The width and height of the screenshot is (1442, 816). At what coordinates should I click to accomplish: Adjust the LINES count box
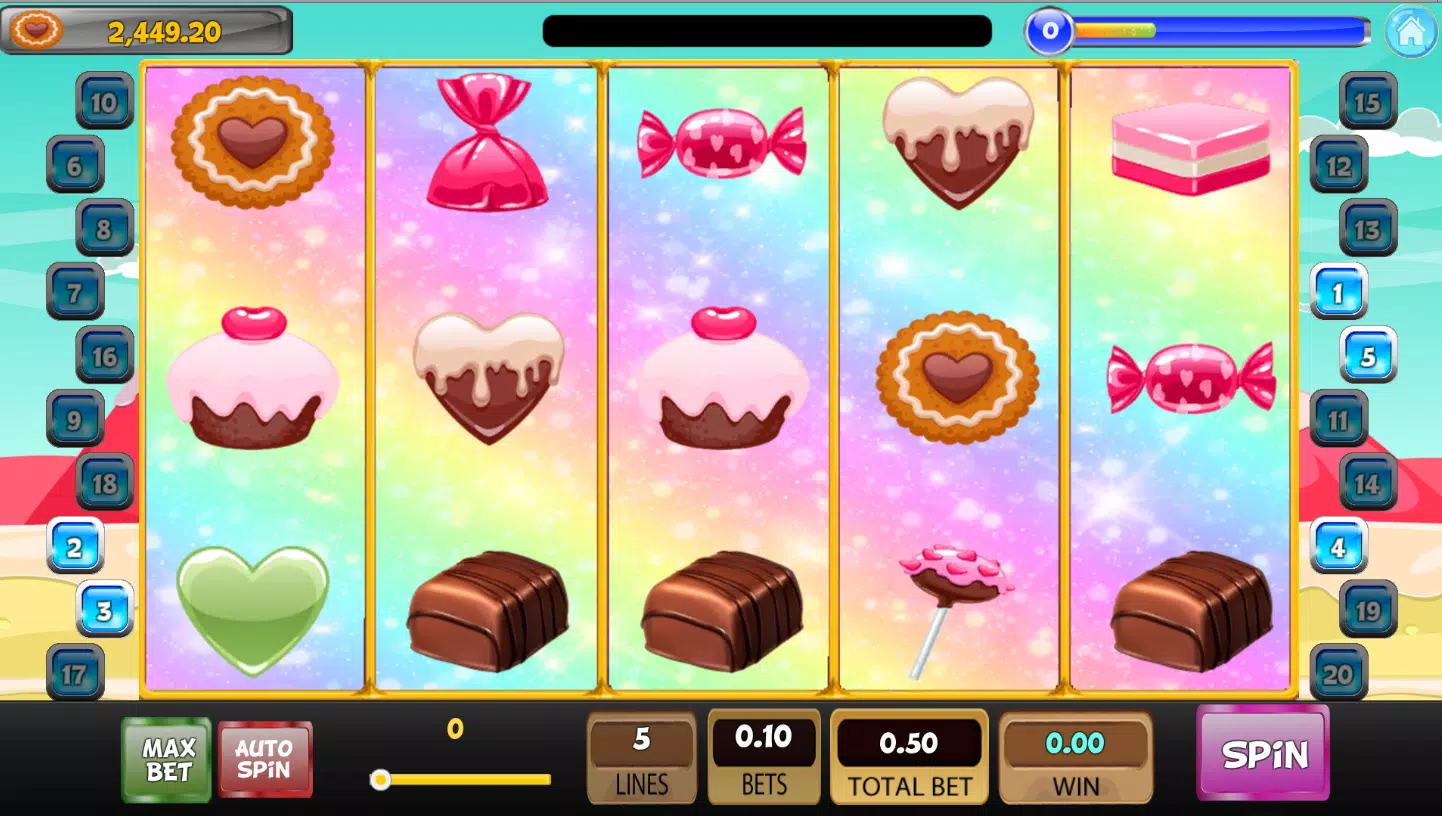[x=641, y=757]
